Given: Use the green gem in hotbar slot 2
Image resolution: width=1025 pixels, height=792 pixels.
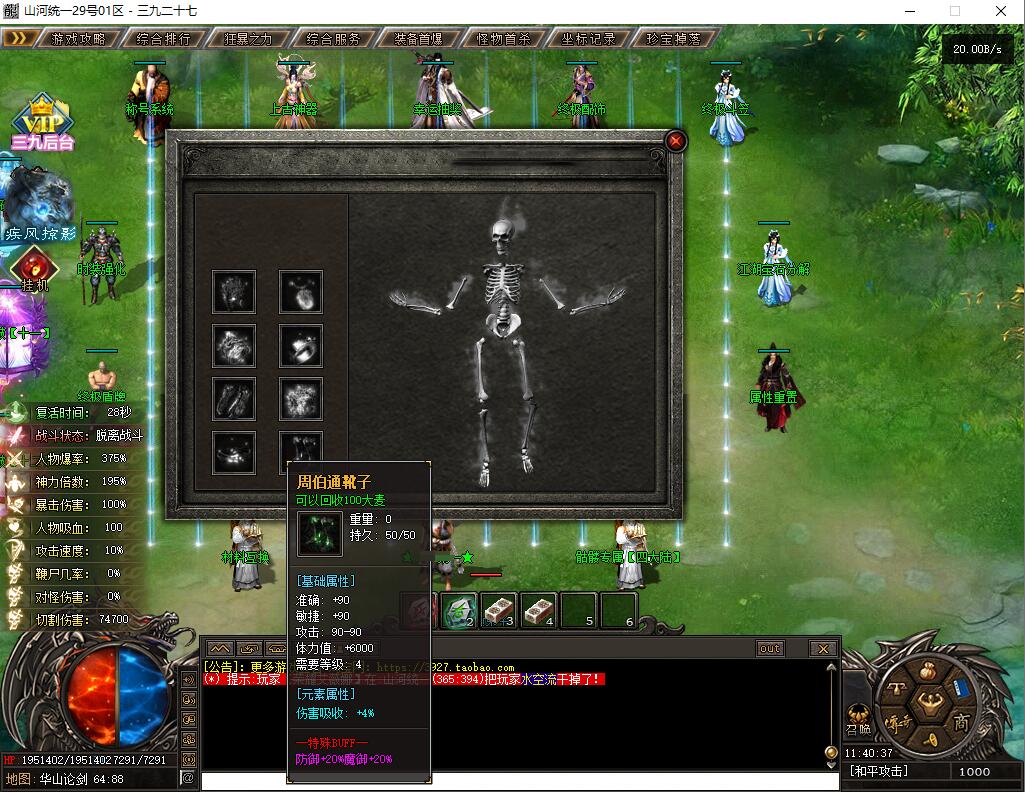Looking at the screenshot, I should coord(459,610).
